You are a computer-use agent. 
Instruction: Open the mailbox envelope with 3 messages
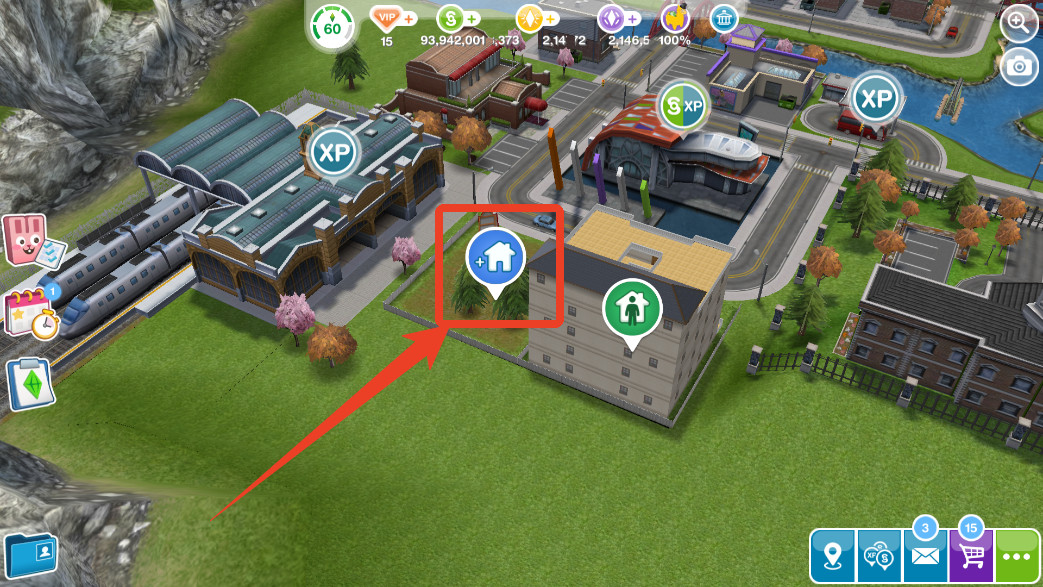tap(925, 556)
